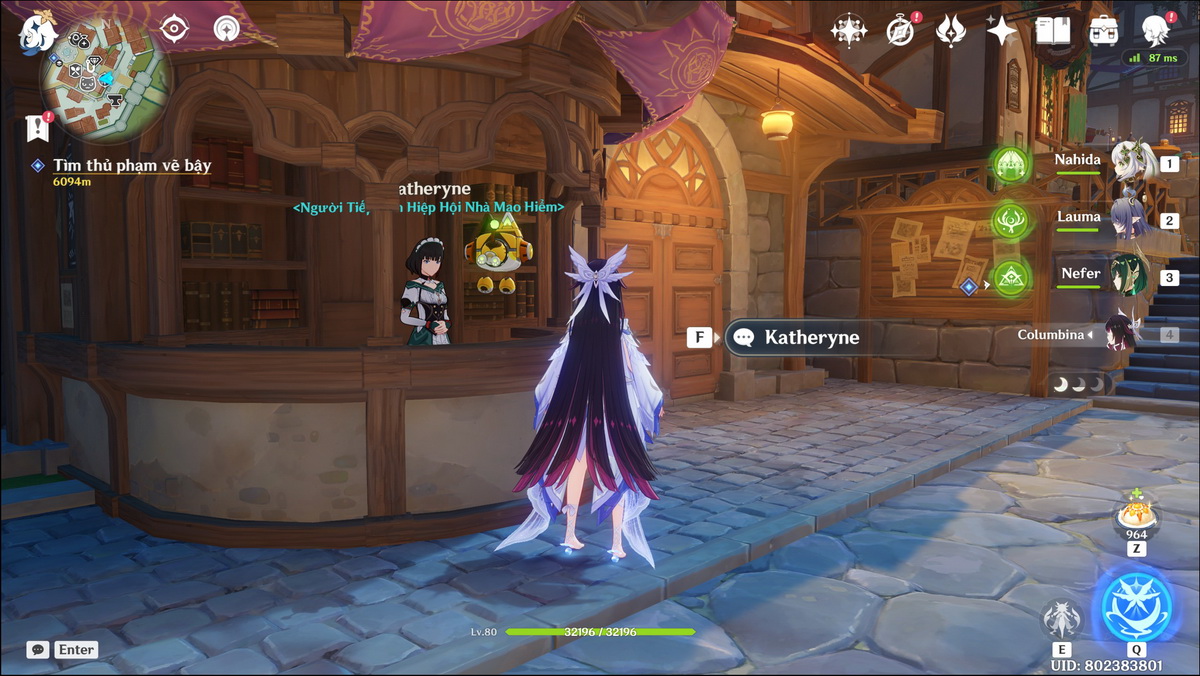Screen dimensions: 1200x676
Task: Open the backpack inventory
Action: [1104, 31]
